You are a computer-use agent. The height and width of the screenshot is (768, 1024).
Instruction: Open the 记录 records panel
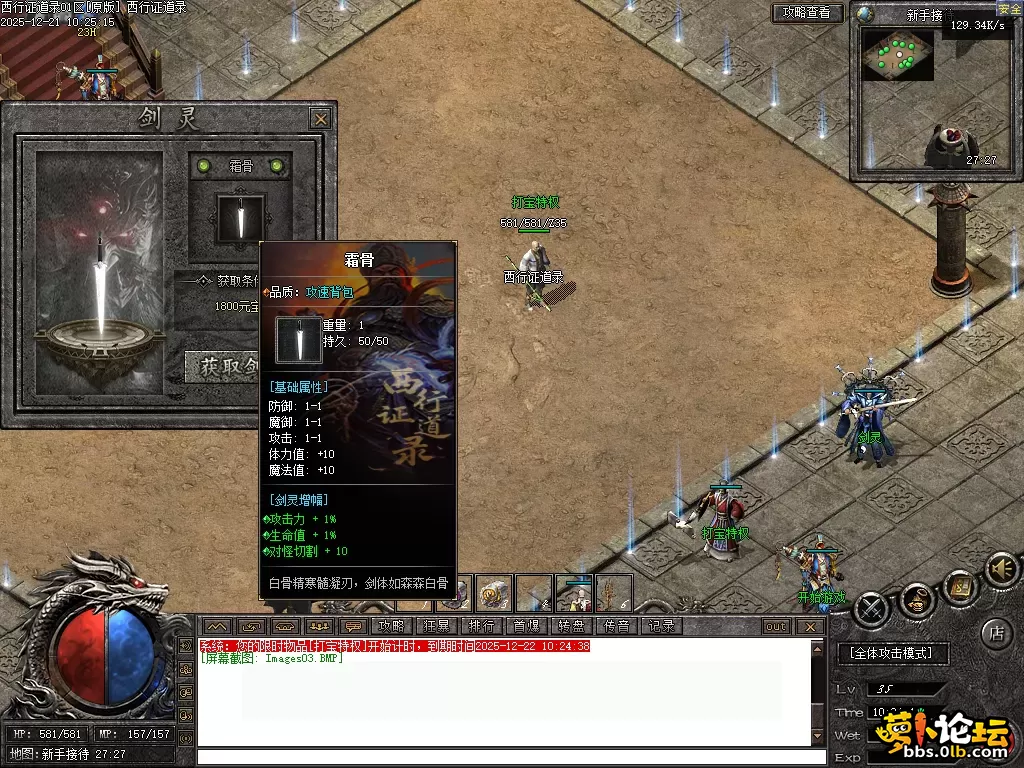pos(661,626)
